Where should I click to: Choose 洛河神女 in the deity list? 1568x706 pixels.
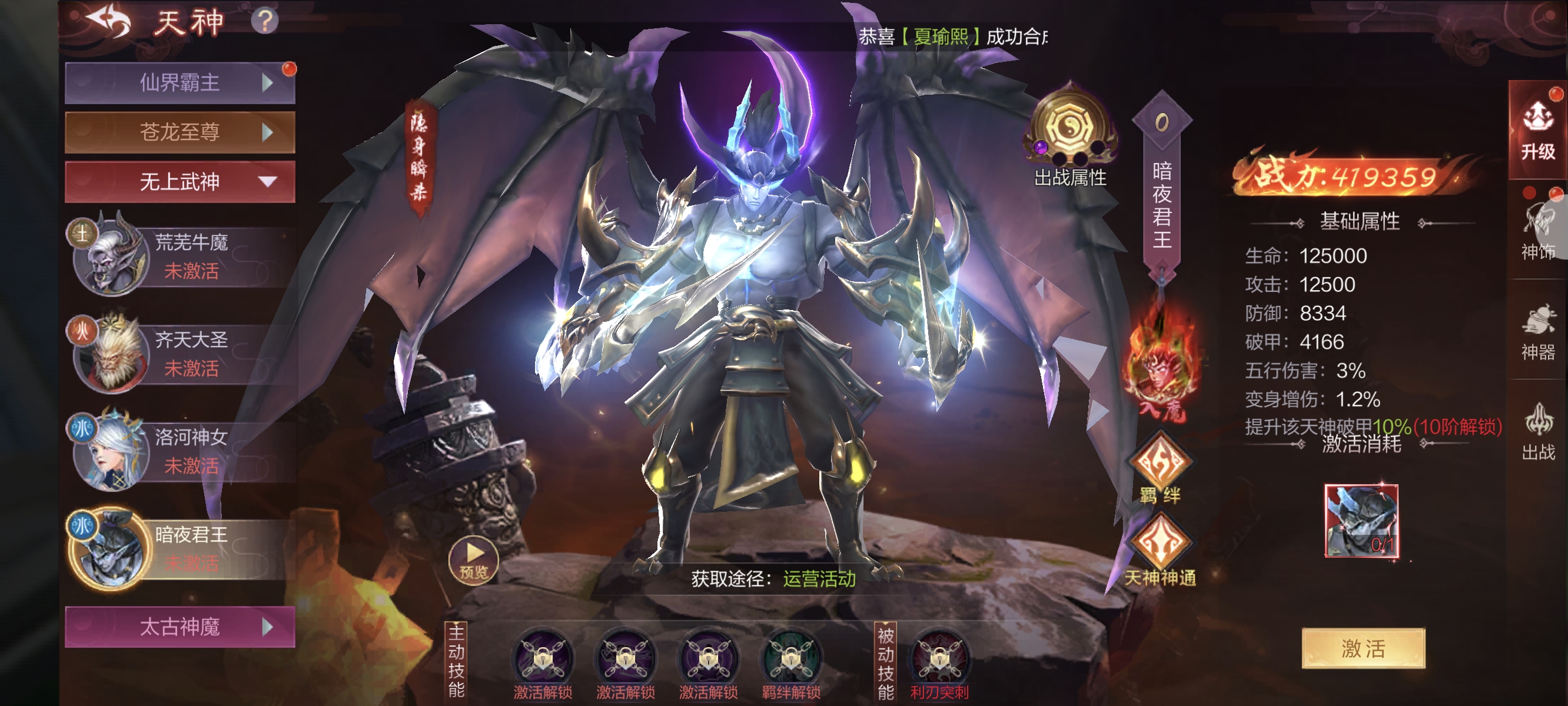pyautogui.click(x=182, y=451)
